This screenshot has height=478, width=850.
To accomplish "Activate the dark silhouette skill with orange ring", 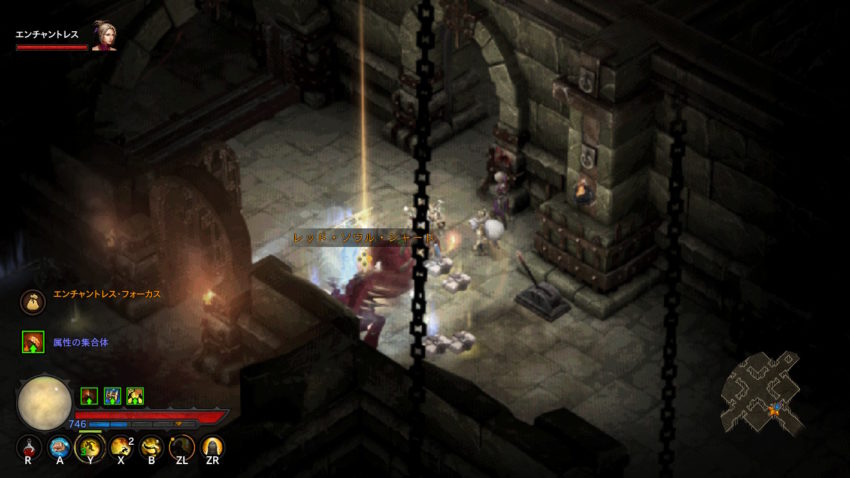I will pos(182,446).
